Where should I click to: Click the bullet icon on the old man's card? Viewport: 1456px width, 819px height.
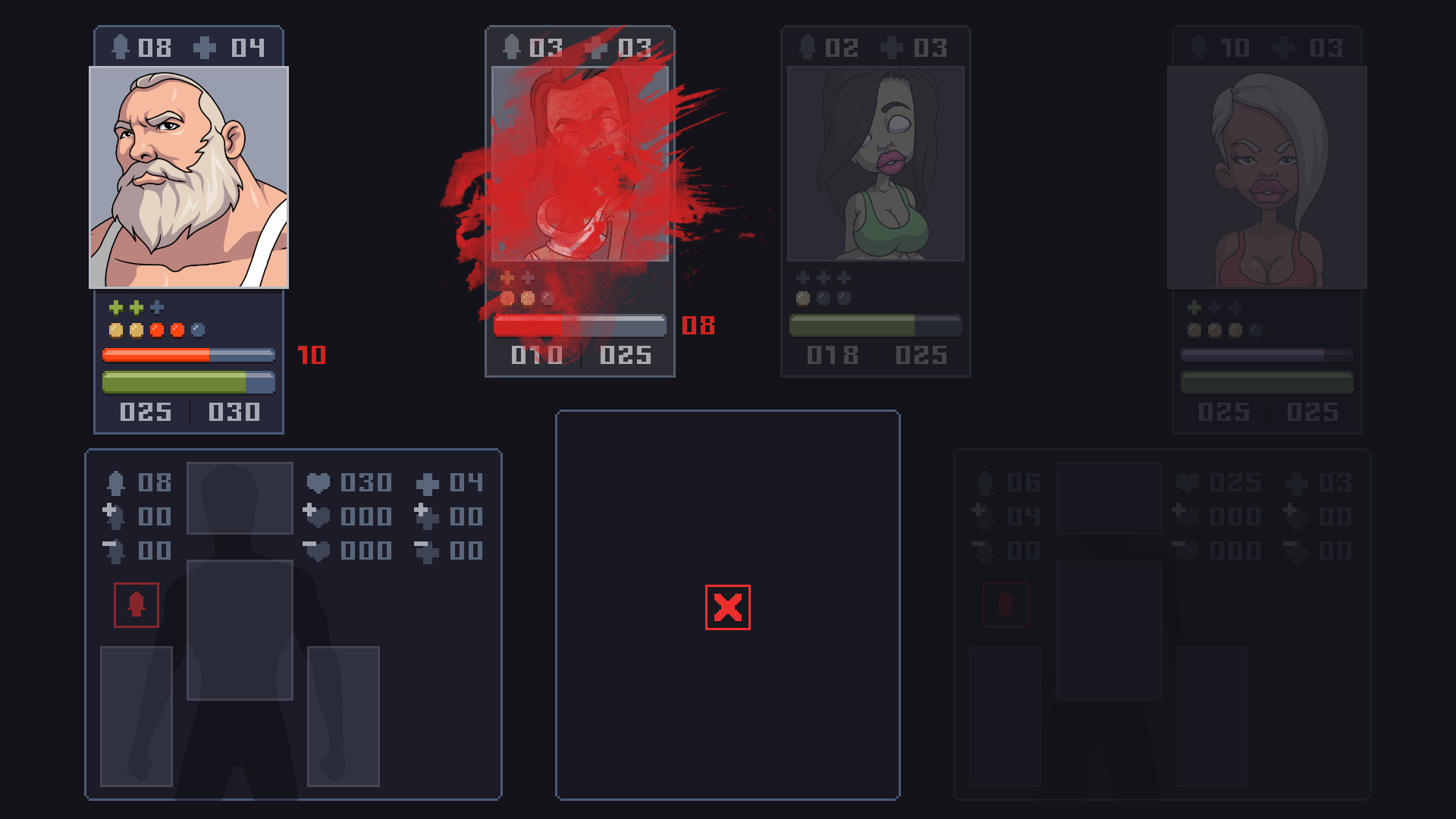point(121,47)
